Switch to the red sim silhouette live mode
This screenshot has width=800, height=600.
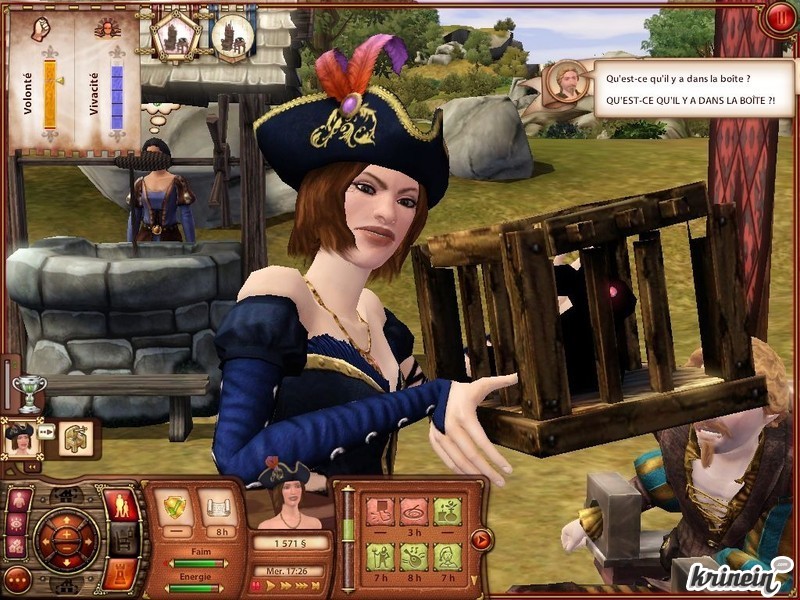(120, 505)
